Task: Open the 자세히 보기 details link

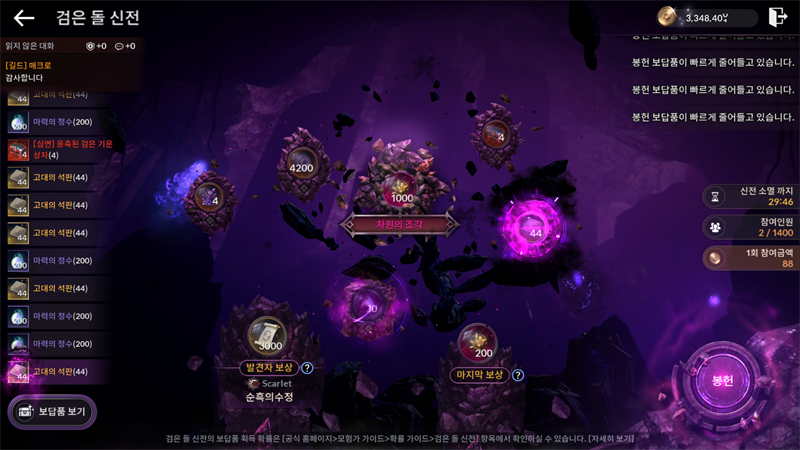Action: point(613,439)
